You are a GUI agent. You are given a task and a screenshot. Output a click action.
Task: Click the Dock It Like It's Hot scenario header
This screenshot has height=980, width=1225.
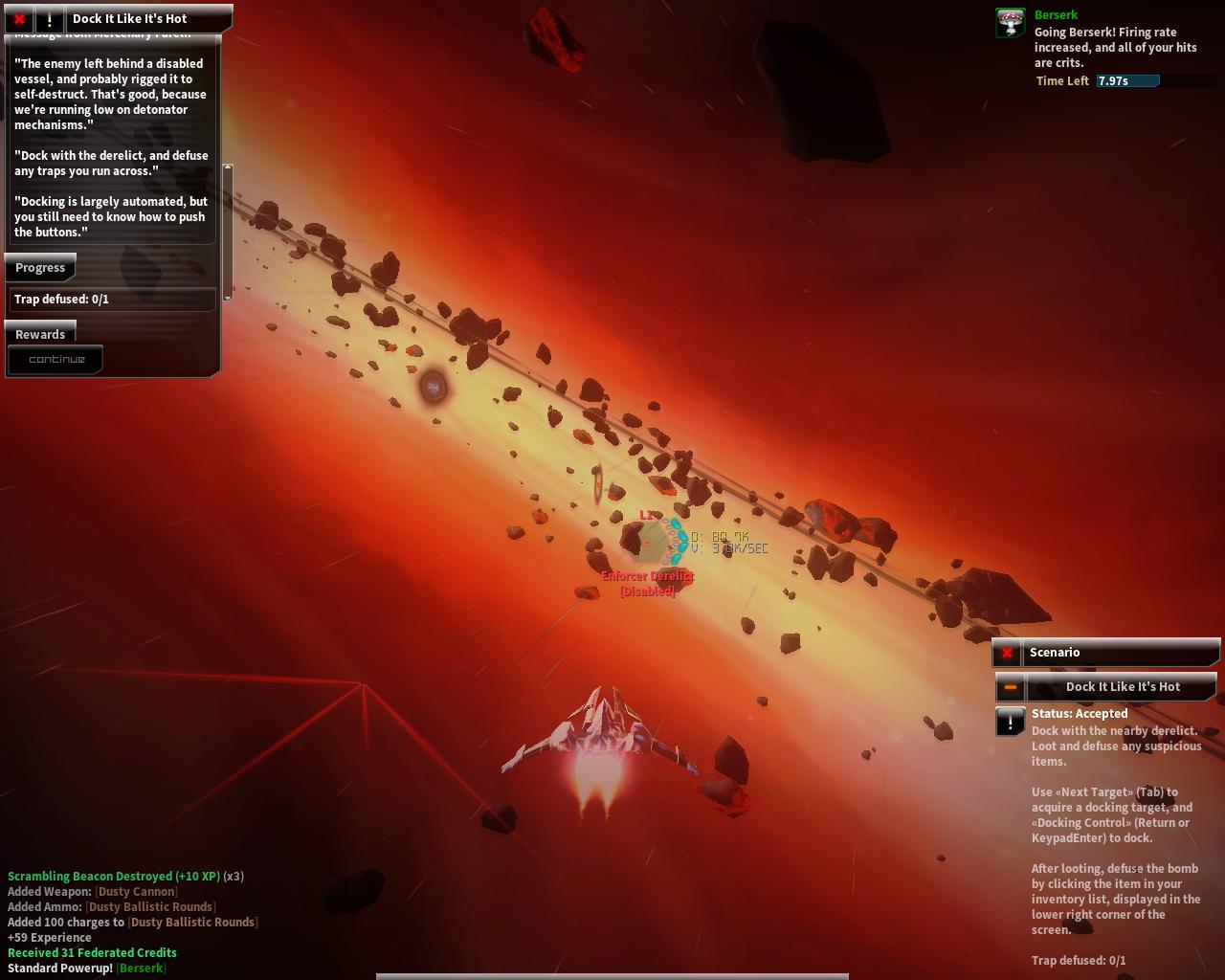pyautogui.click(x=1123, y=687)
